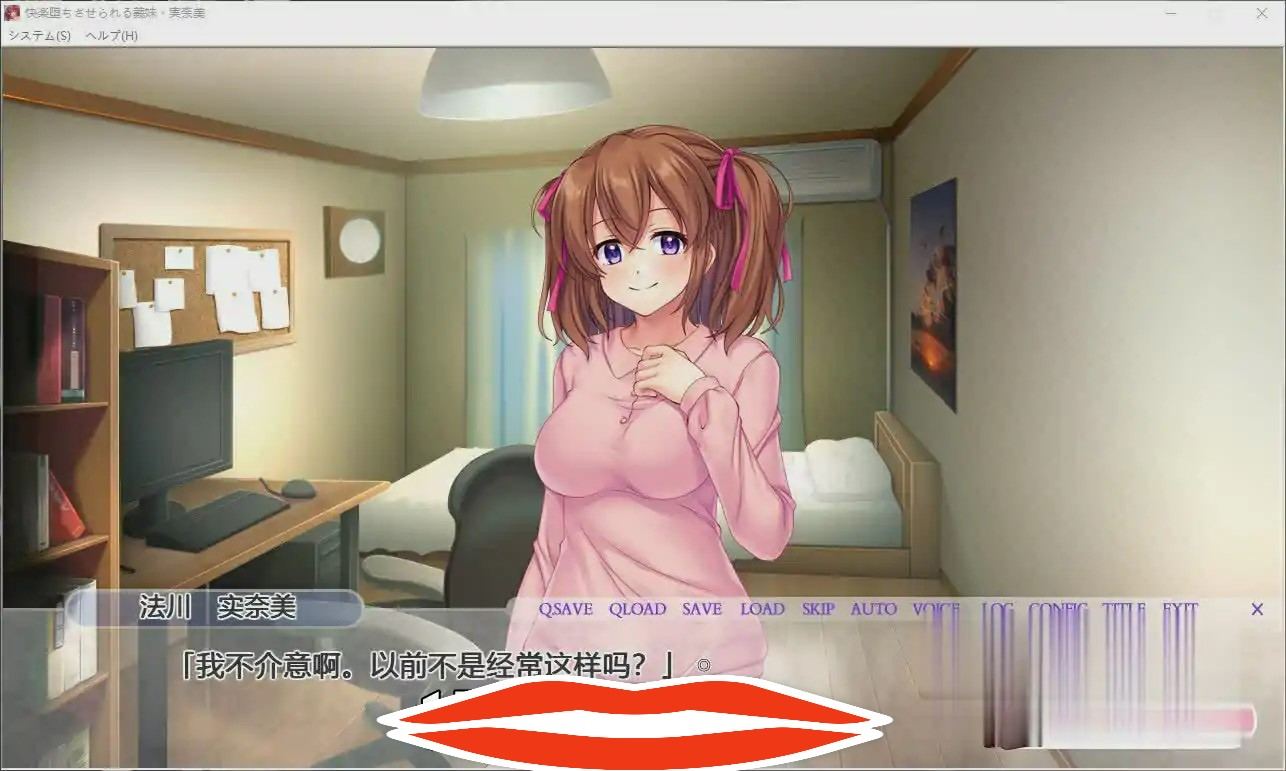Toggle SKIP mode on
Viewport: 1286px width, 771px height.
coord(818,609)
